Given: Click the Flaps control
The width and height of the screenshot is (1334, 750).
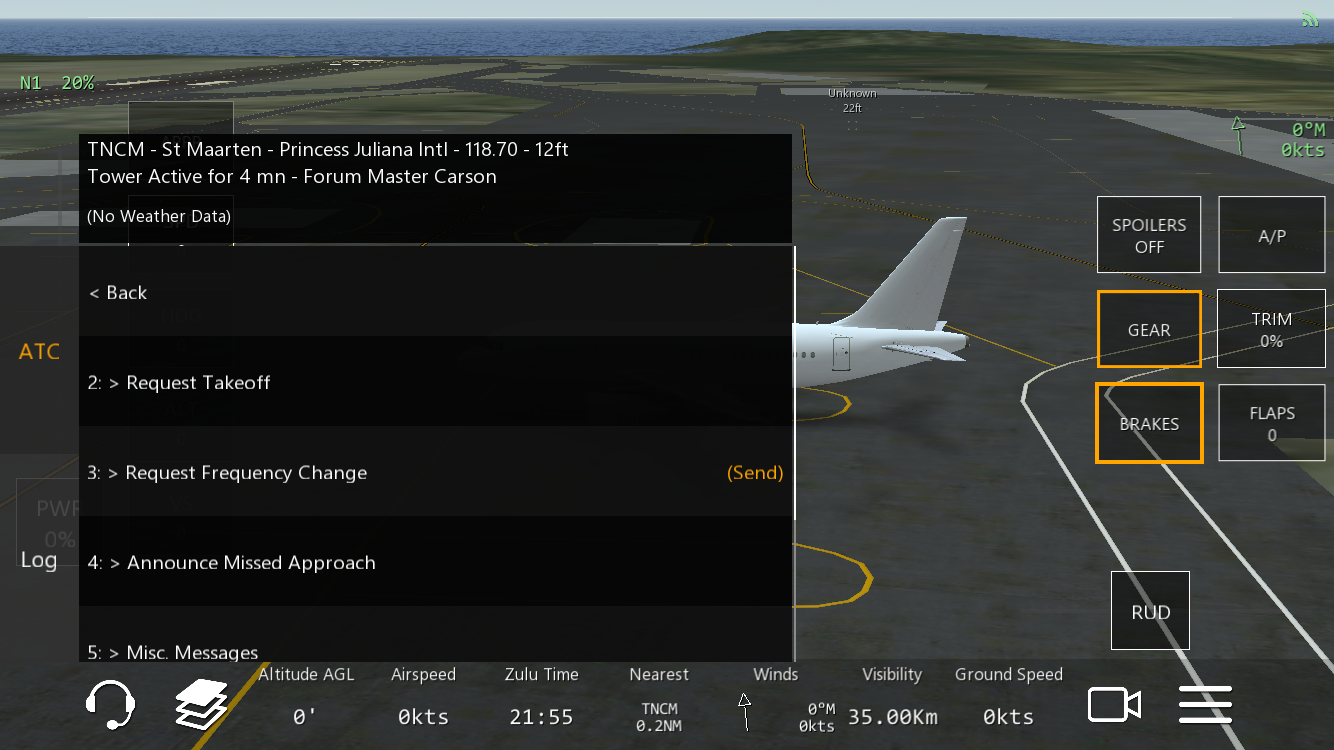Looking at the screenshot, I should pos(1271,423).
